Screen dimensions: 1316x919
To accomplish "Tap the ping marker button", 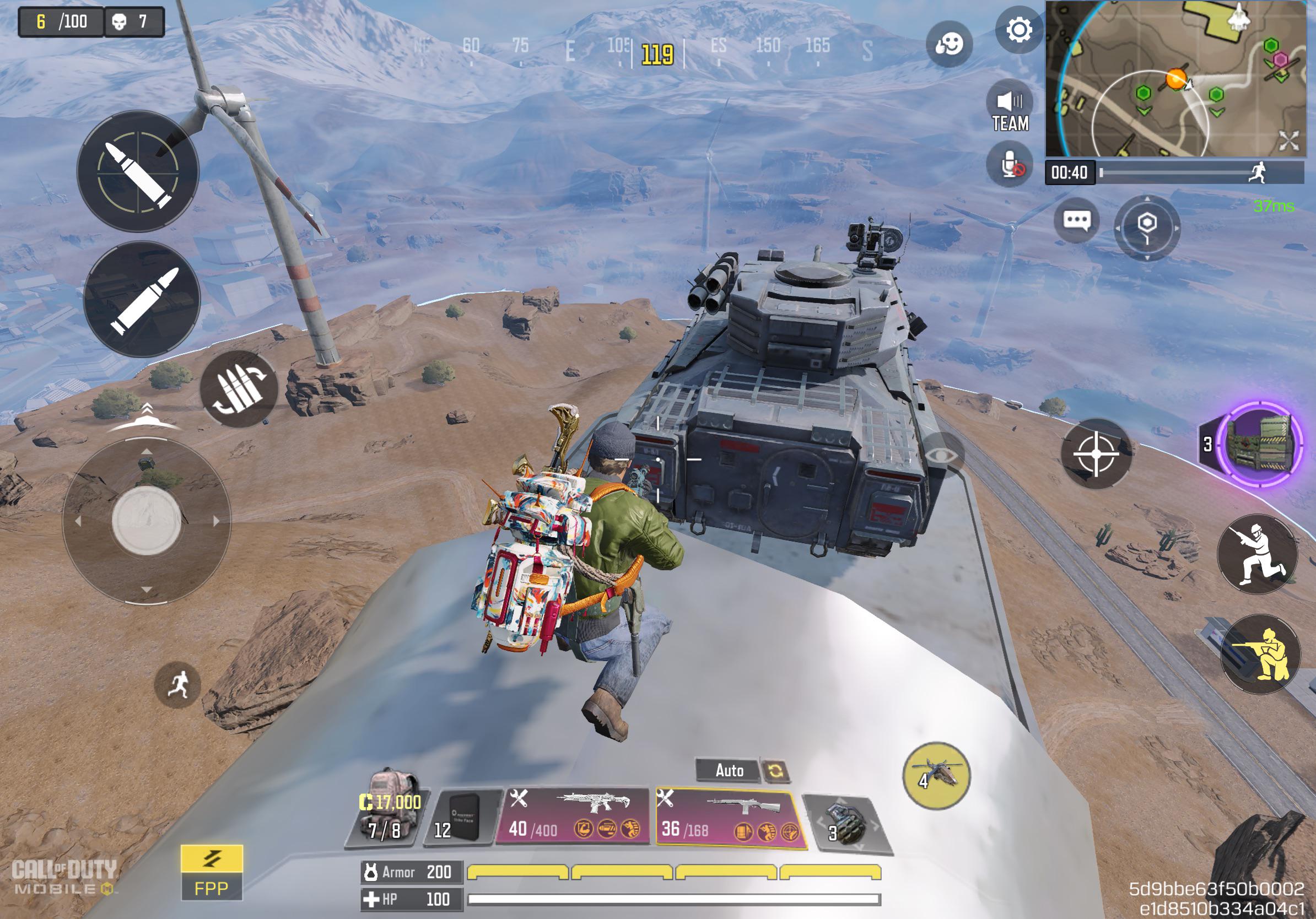I will click(x=1147, y=227).
